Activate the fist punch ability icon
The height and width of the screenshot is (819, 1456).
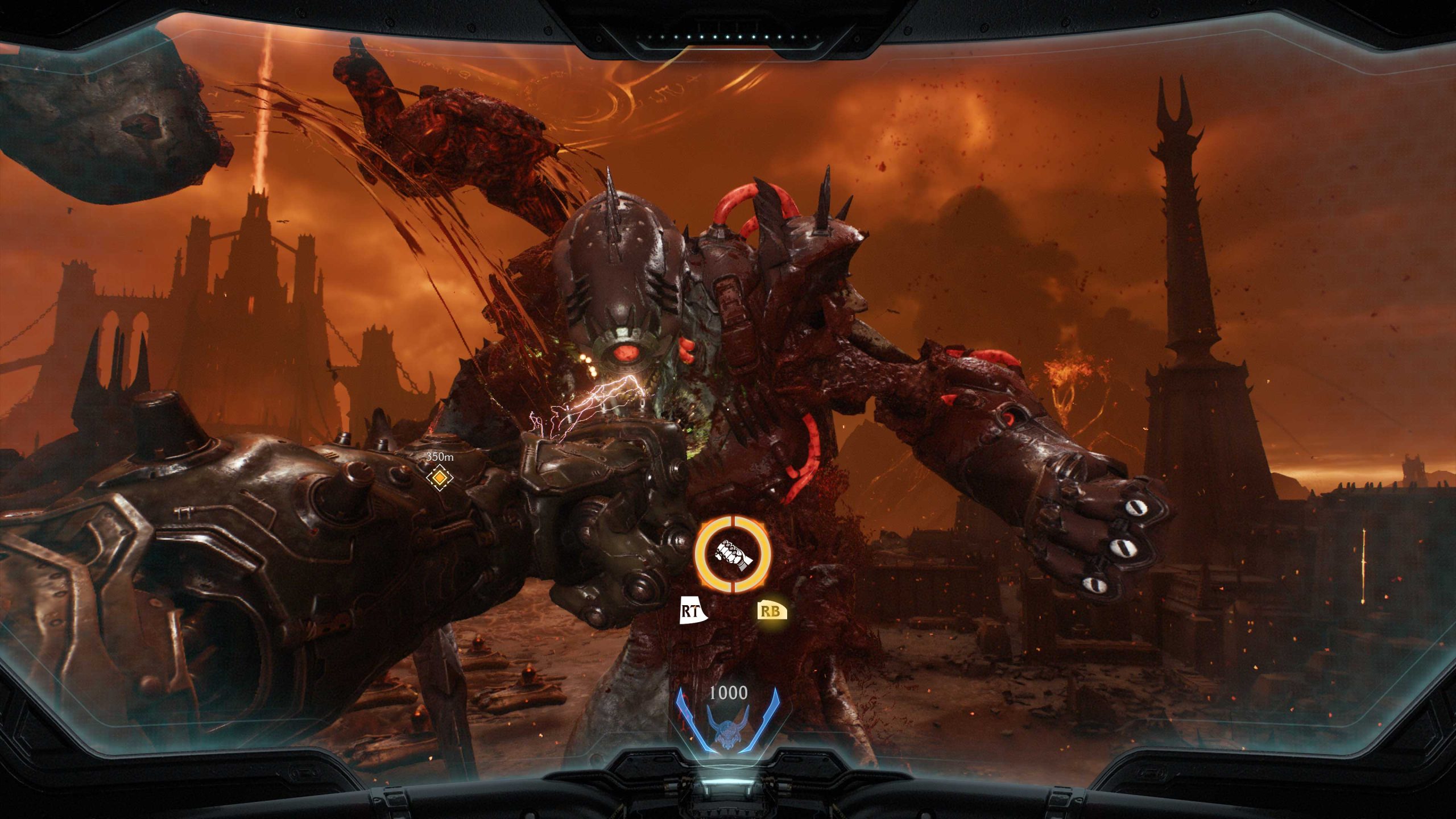(x=734, y=553)
